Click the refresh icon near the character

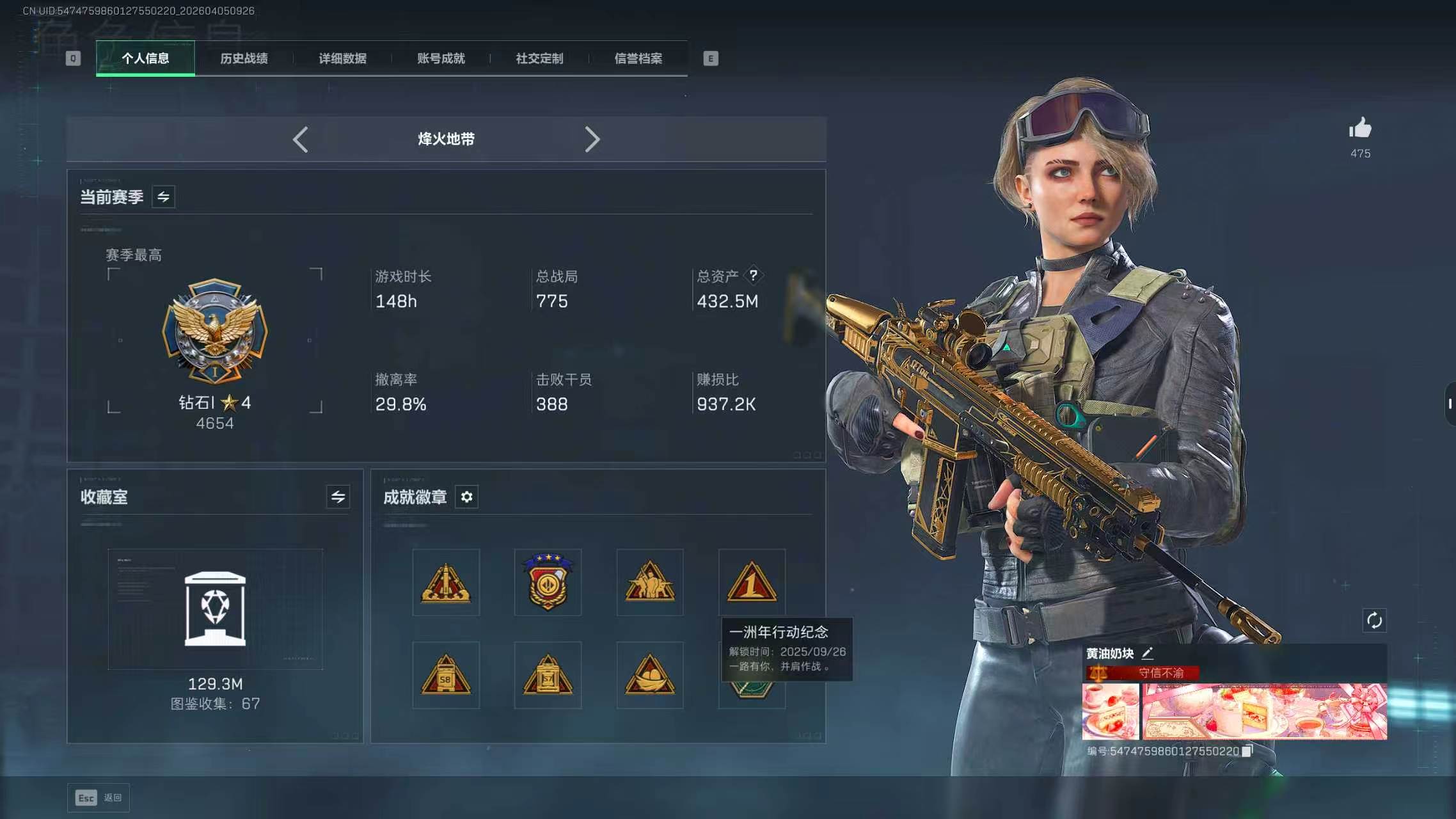pos(1375,619)
